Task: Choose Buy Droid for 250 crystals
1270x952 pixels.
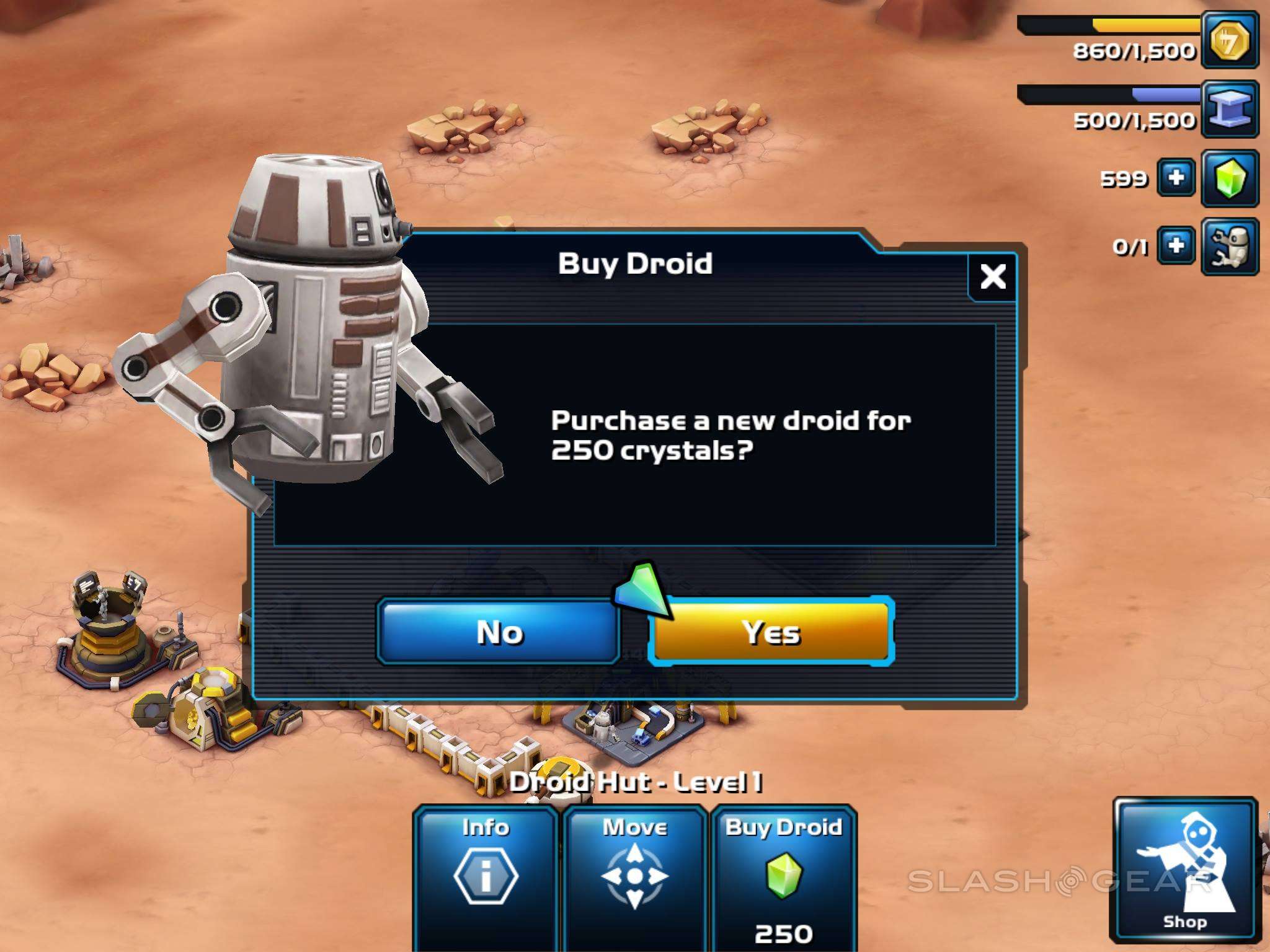Action: (784, 875)
